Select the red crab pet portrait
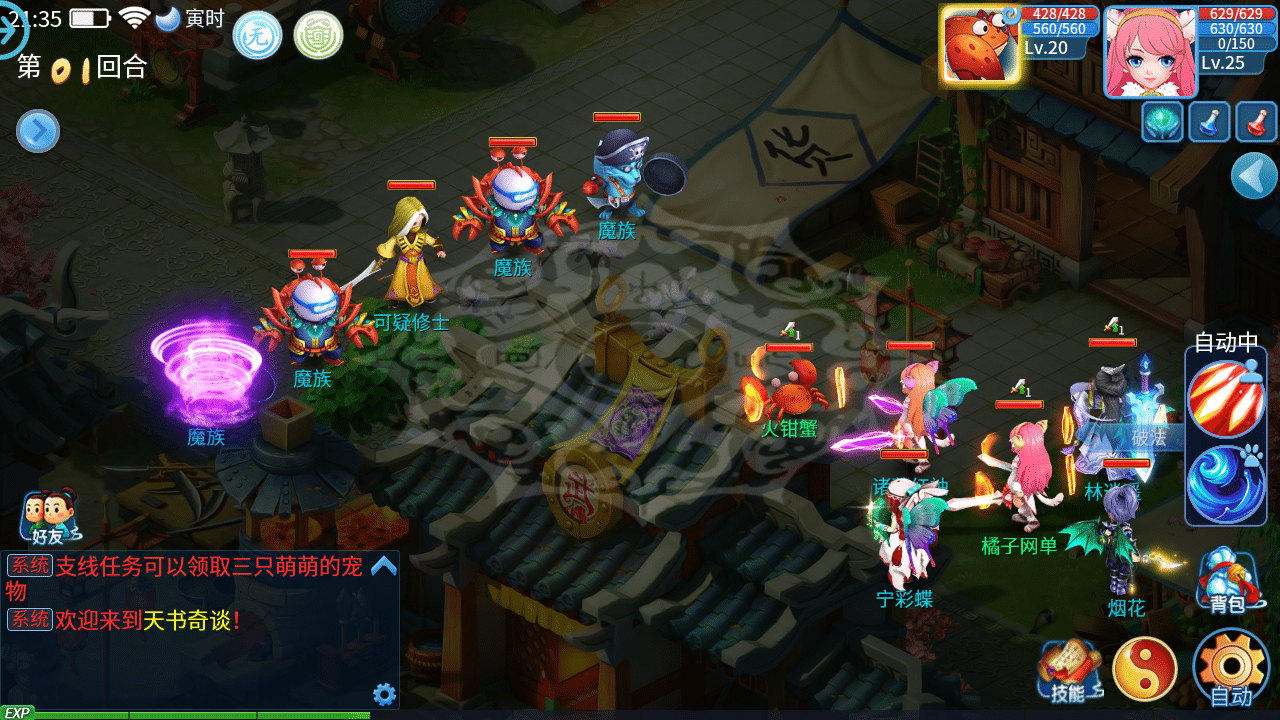This screenshot has height=720, width=1280. 981,45
